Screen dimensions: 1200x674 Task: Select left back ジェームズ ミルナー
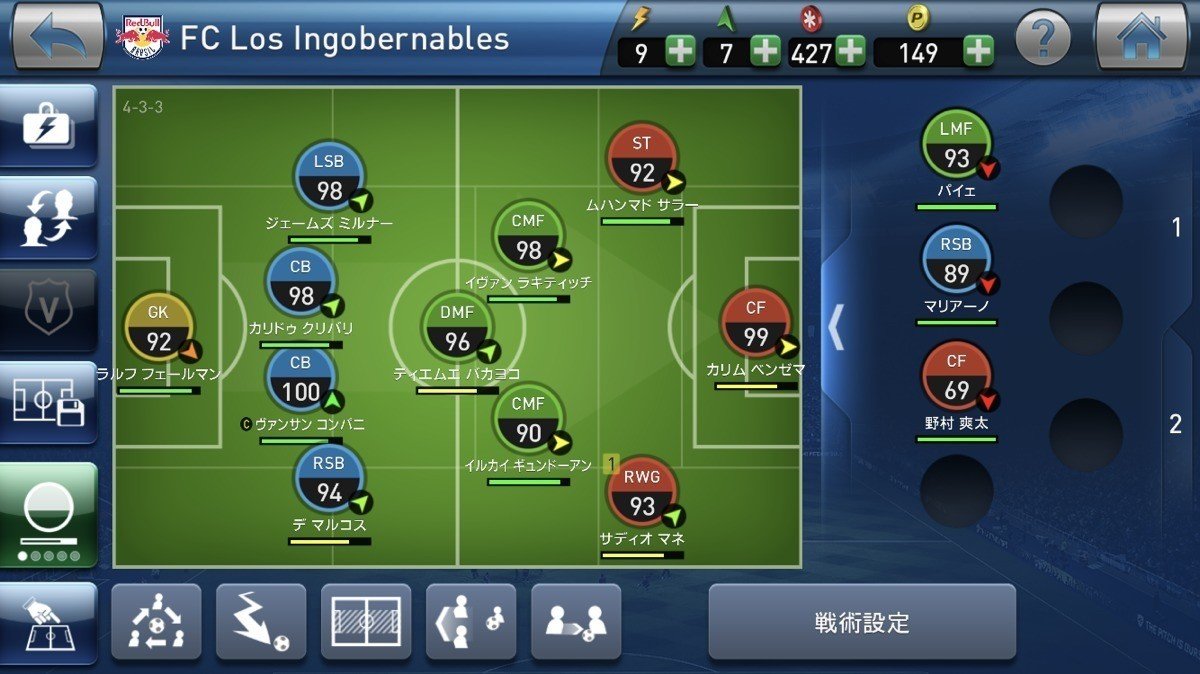(329, 177)
